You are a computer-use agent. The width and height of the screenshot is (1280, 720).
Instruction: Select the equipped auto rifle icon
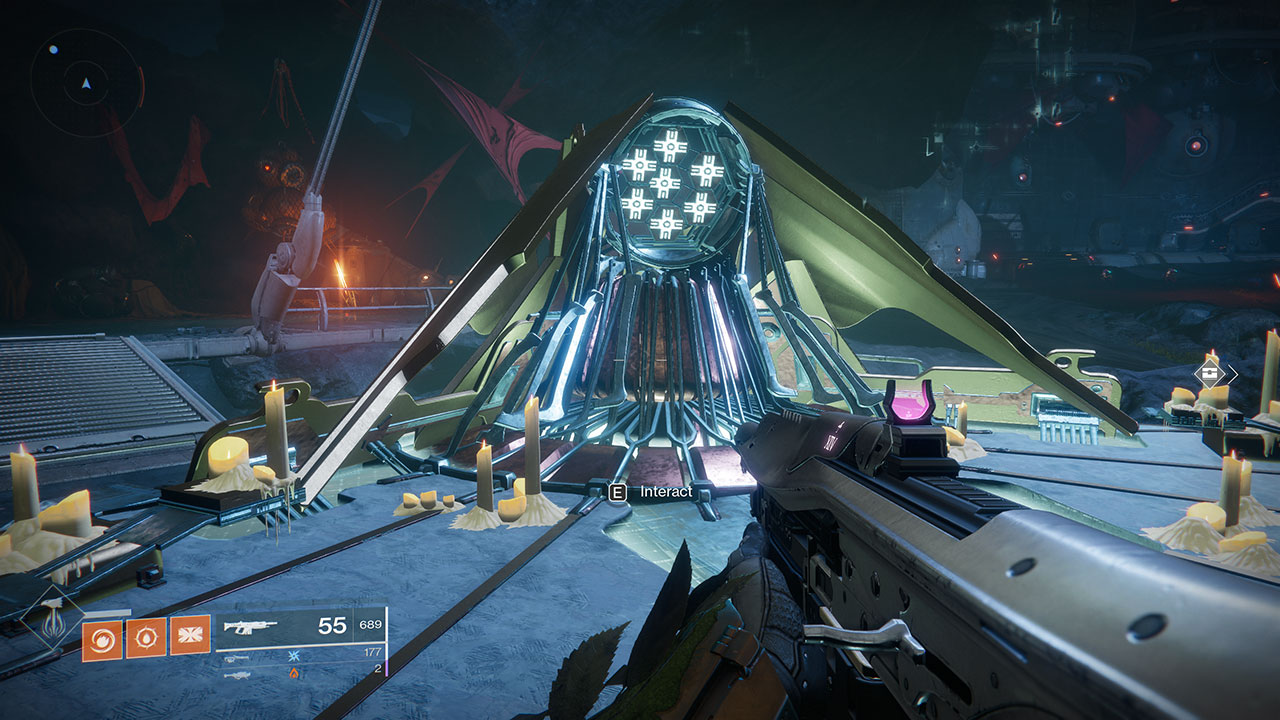click(250, 626)
